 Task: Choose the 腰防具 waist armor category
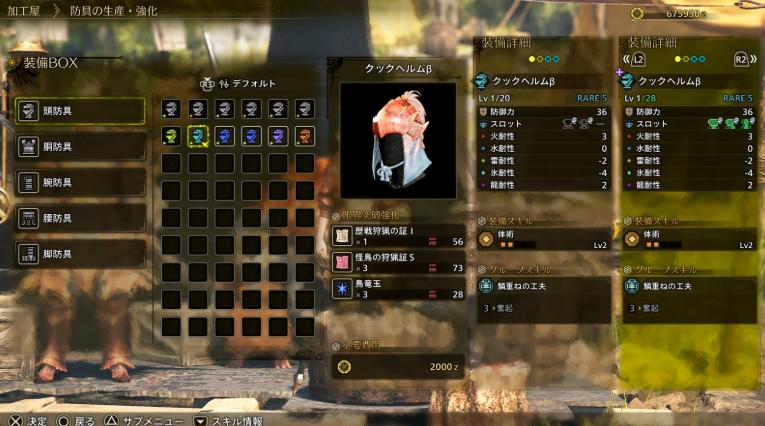pos(80,218)
